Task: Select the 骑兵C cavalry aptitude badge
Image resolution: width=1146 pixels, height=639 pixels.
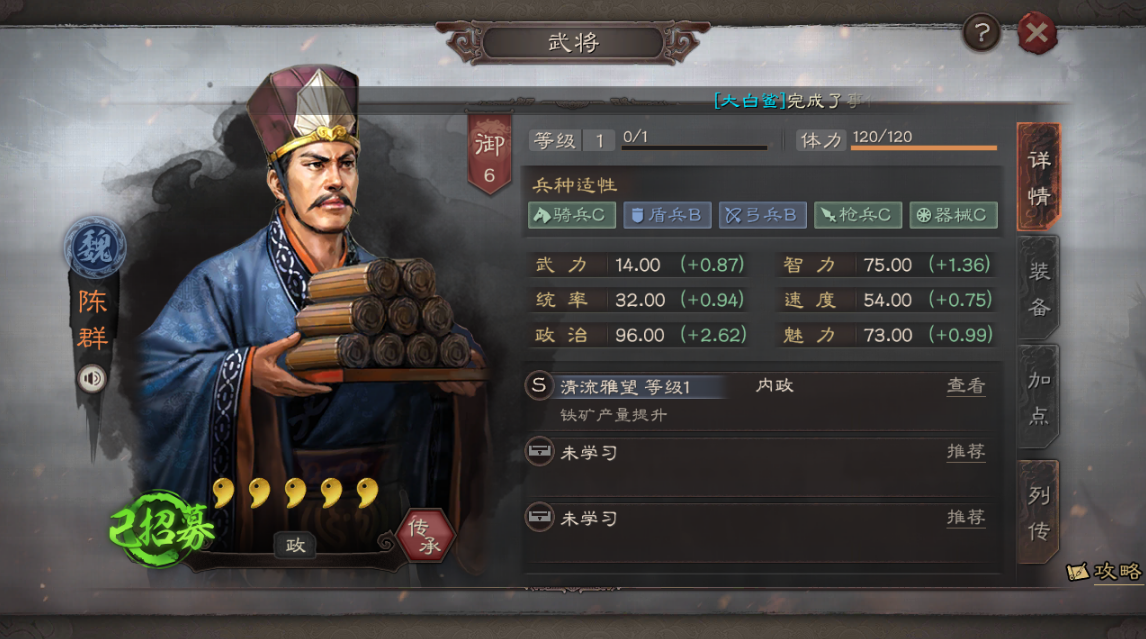Action: coord(571,215)
